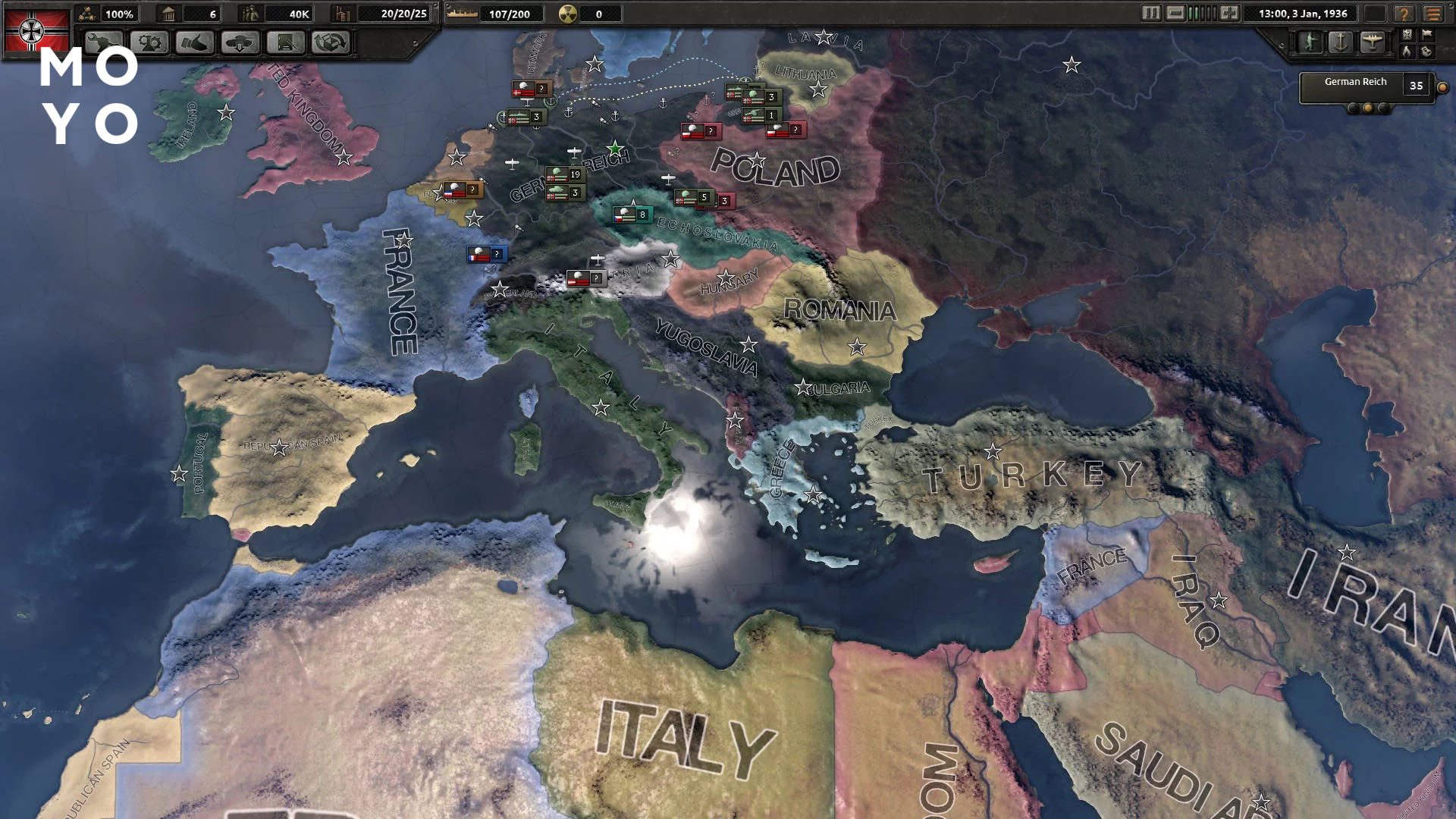Switch to the air plane map mode
This screenshot has height=819, width=1456.
click(x=1372, y=42)
